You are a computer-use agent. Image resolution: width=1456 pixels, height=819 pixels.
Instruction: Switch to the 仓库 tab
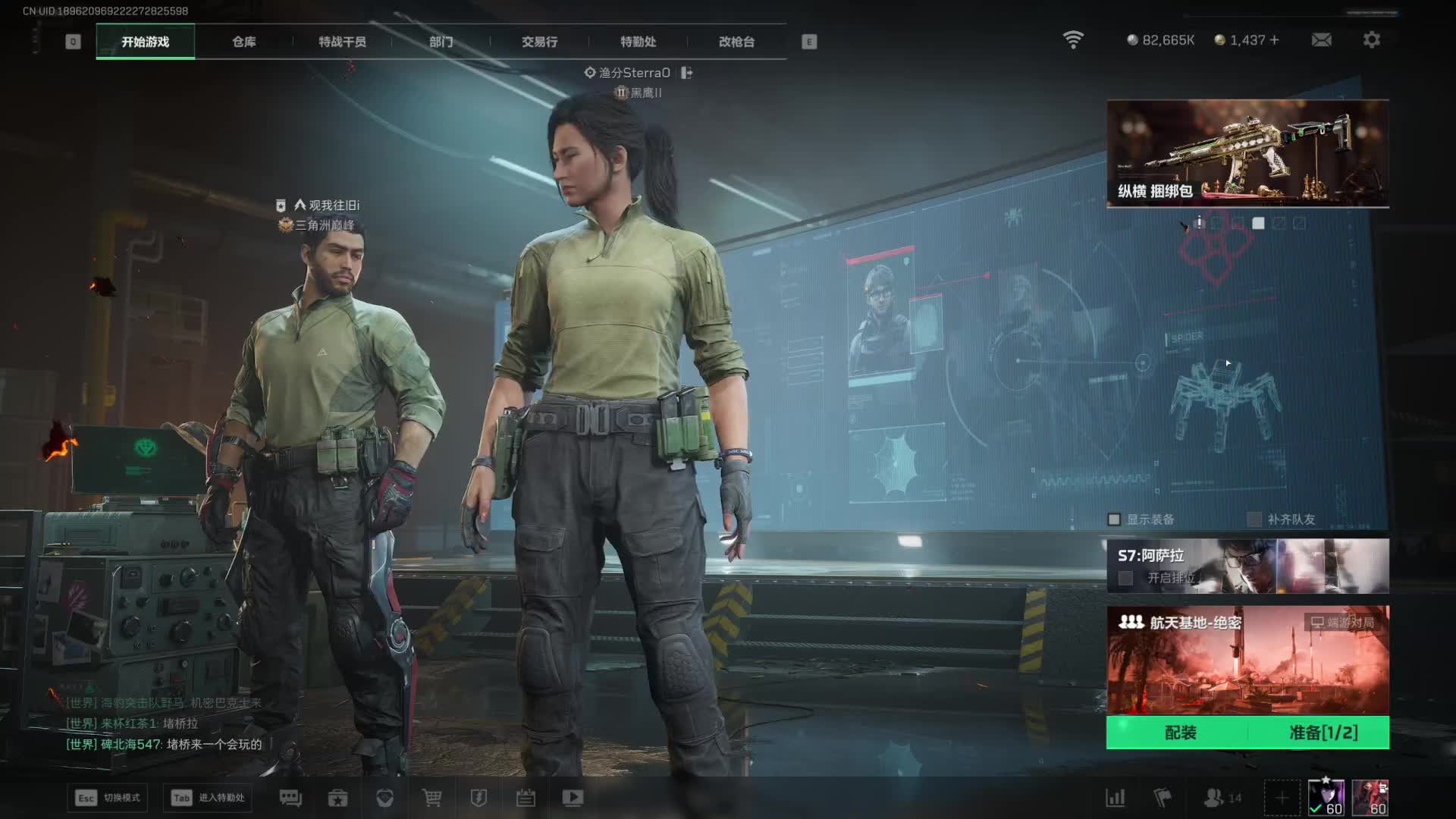[243, 42]
